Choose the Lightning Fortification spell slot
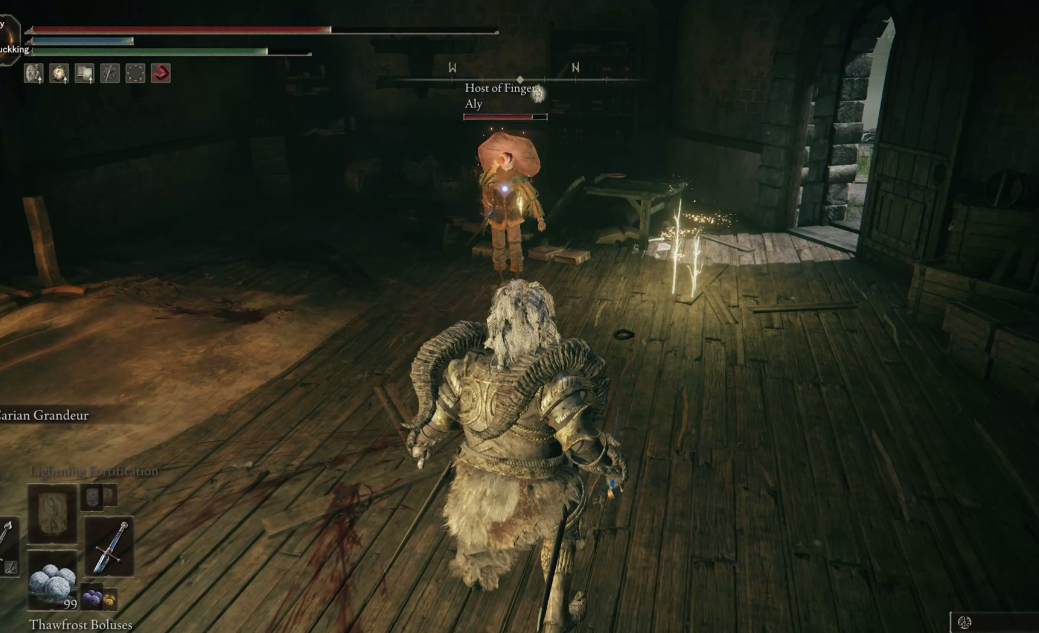The height and width of the screenshot is (633, 1039). pyautogui.click(x=52, y=514)
